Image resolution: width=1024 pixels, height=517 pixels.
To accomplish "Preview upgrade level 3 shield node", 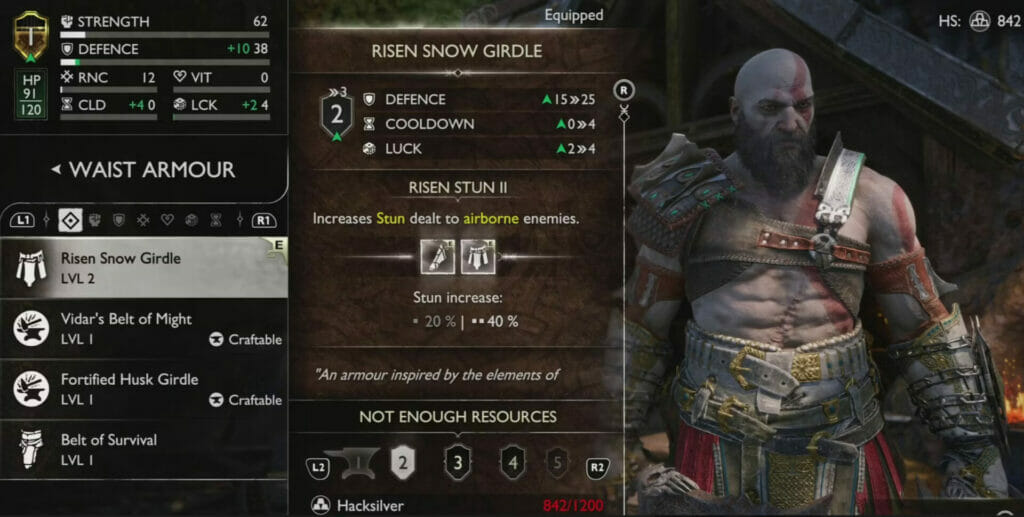I will point(457,462).
